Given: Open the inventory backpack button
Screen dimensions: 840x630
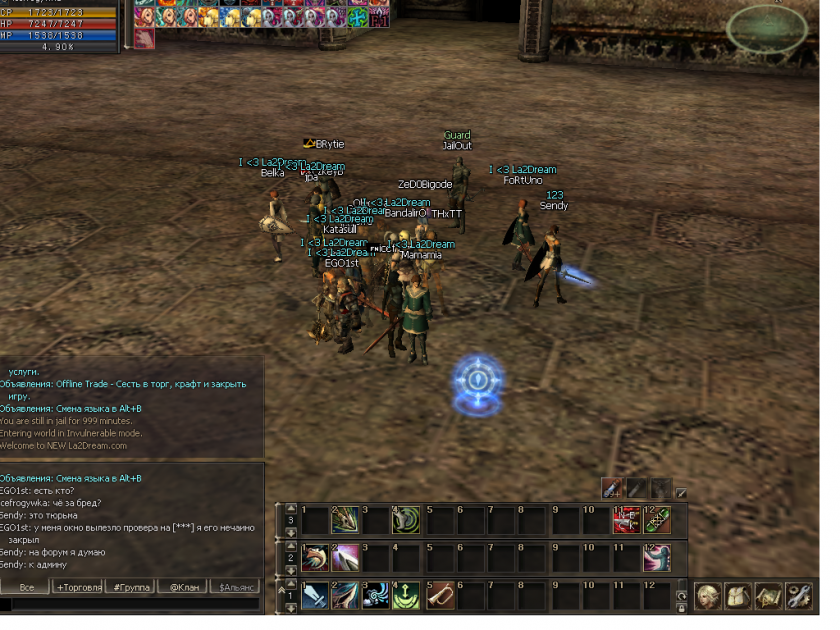Looking at the screenshot, I should click(x=739, y=595).
